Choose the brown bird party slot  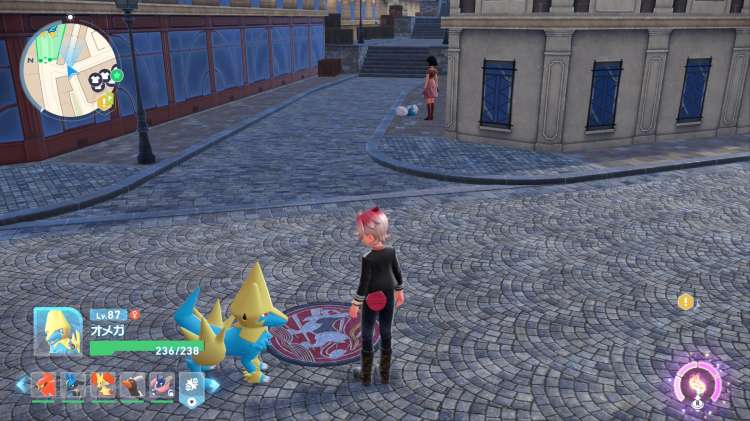click(133, 384)
